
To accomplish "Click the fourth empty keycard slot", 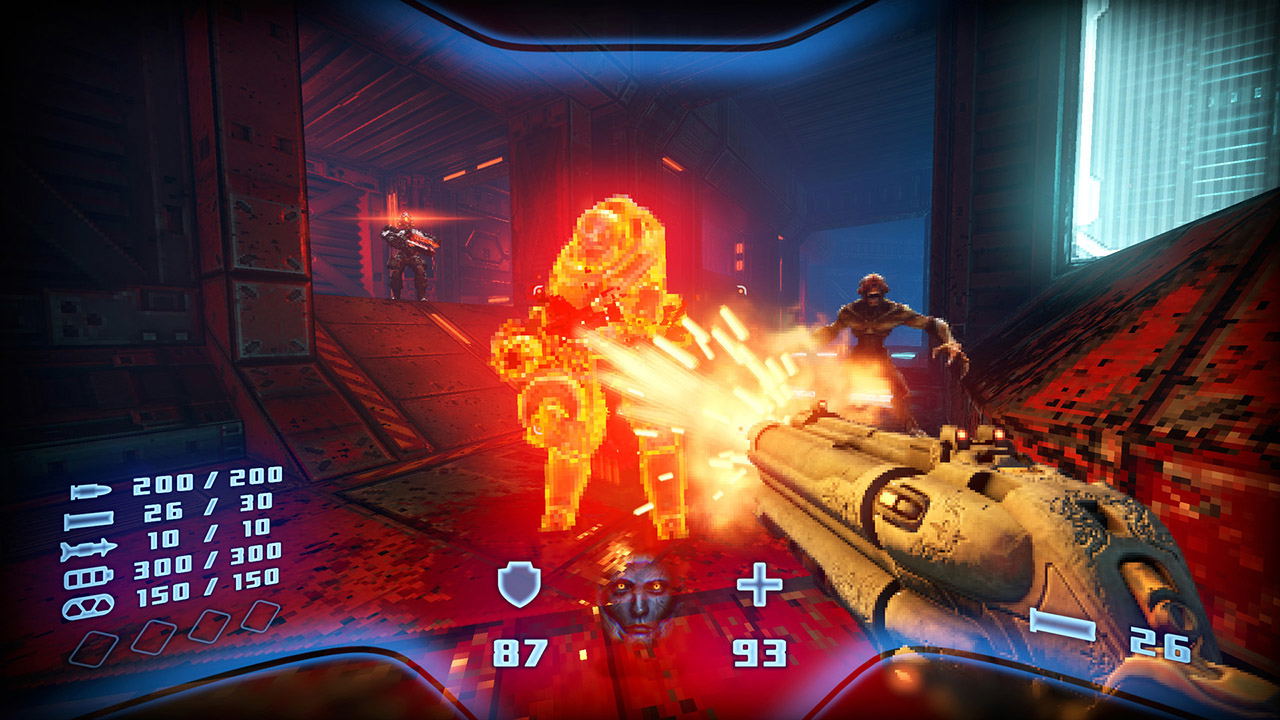I will coord(260,618).
